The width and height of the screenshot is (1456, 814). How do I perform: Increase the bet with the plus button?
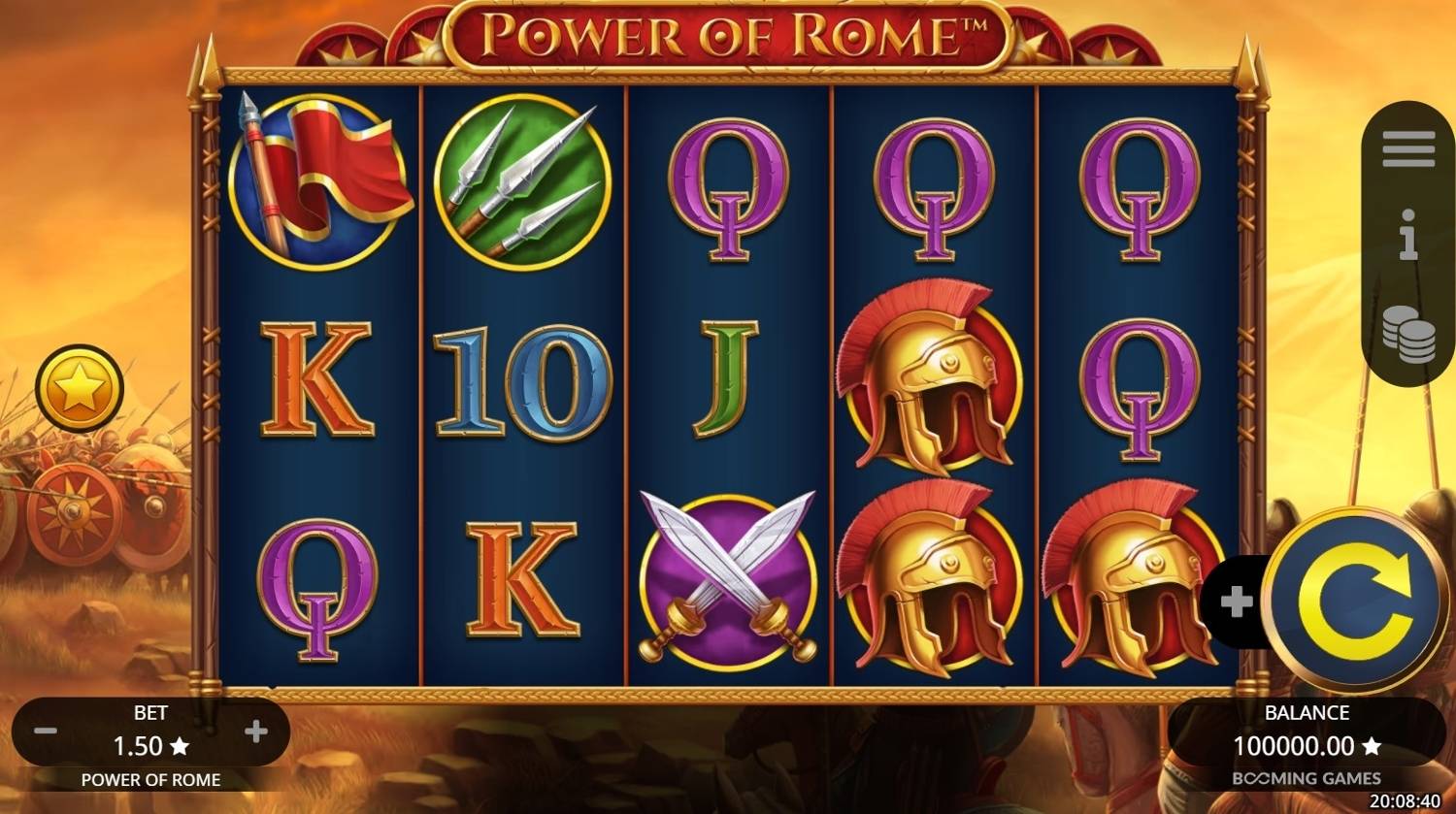pyautogui.click(x=257, y=733)
